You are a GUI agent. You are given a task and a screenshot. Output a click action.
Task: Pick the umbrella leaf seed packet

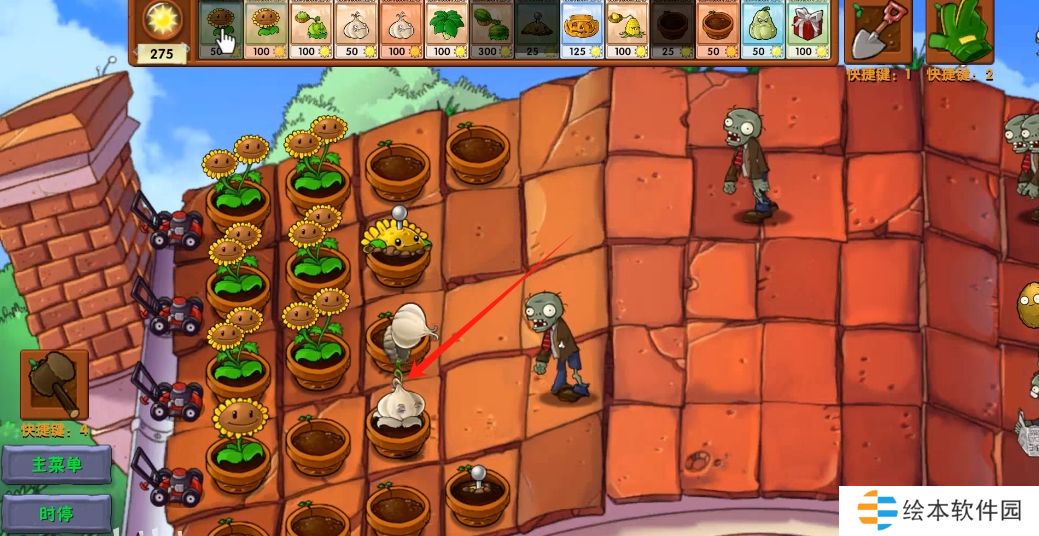click(x=445, y=30)
